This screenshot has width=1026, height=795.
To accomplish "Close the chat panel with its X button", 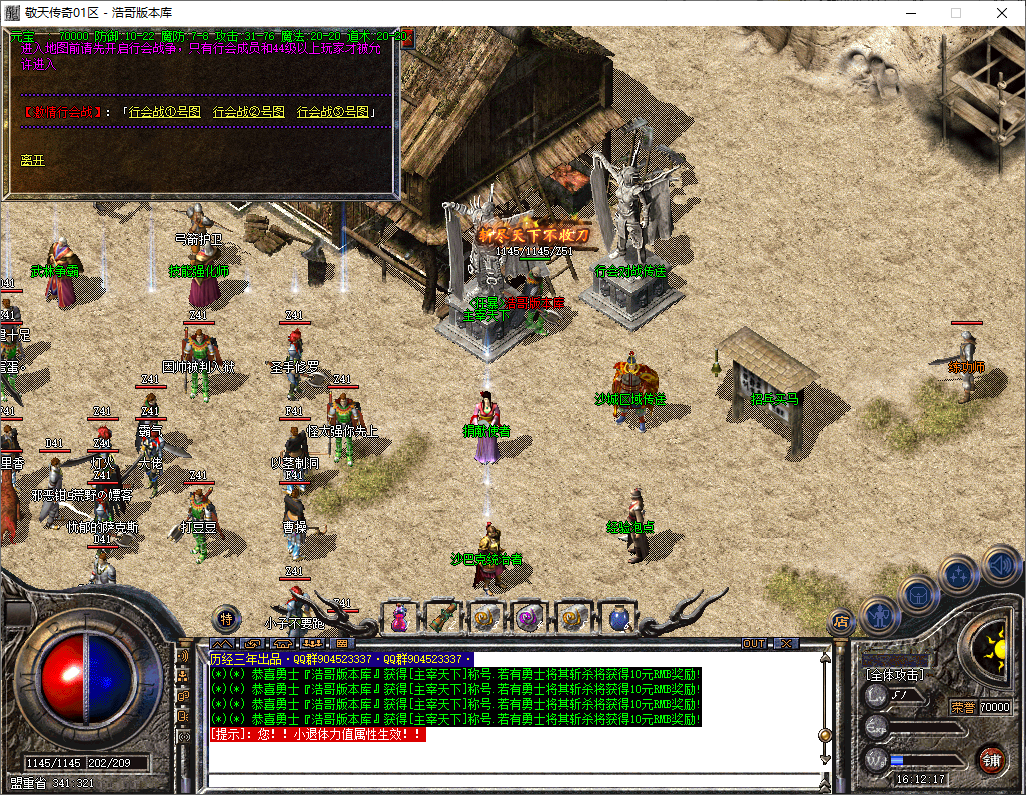I will click(x=787, y=643).
